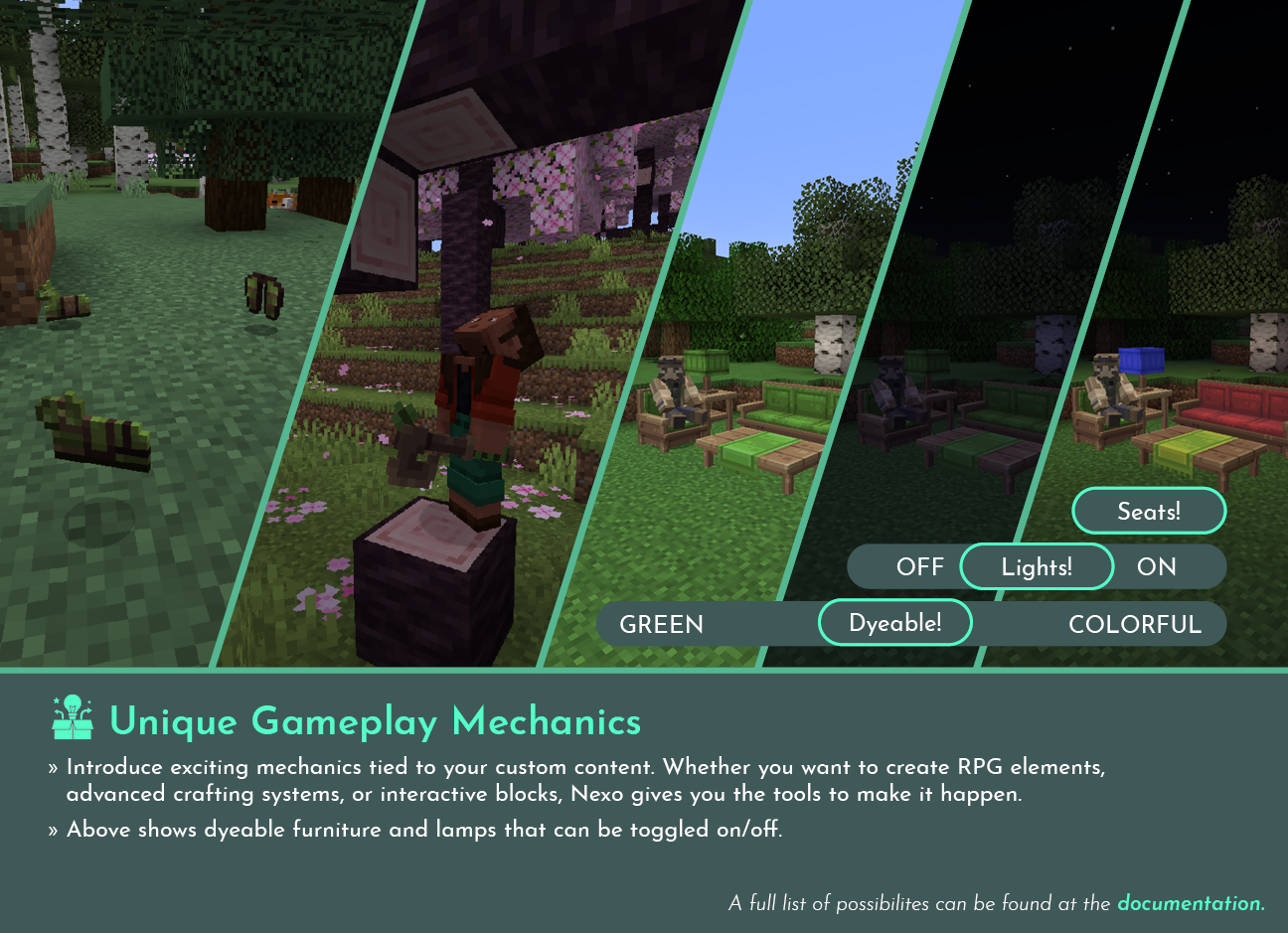Switch lights to OFF
Image resolution: width=1288 pixels, height=933 pixels.
[919, 567]
